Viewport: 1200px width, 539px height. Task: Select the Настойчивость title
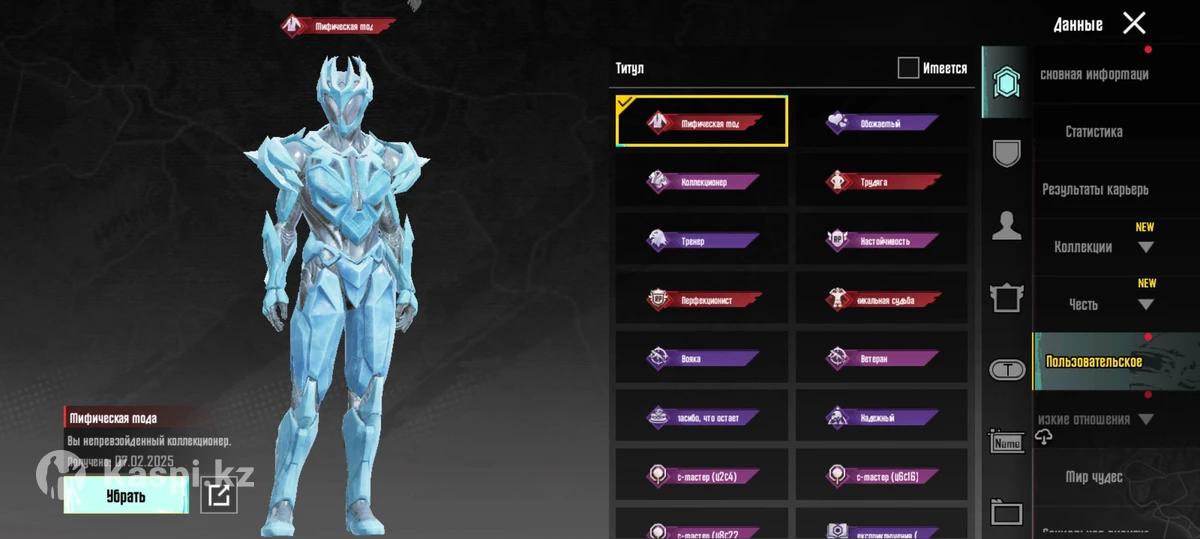click(x=882, y=241)
